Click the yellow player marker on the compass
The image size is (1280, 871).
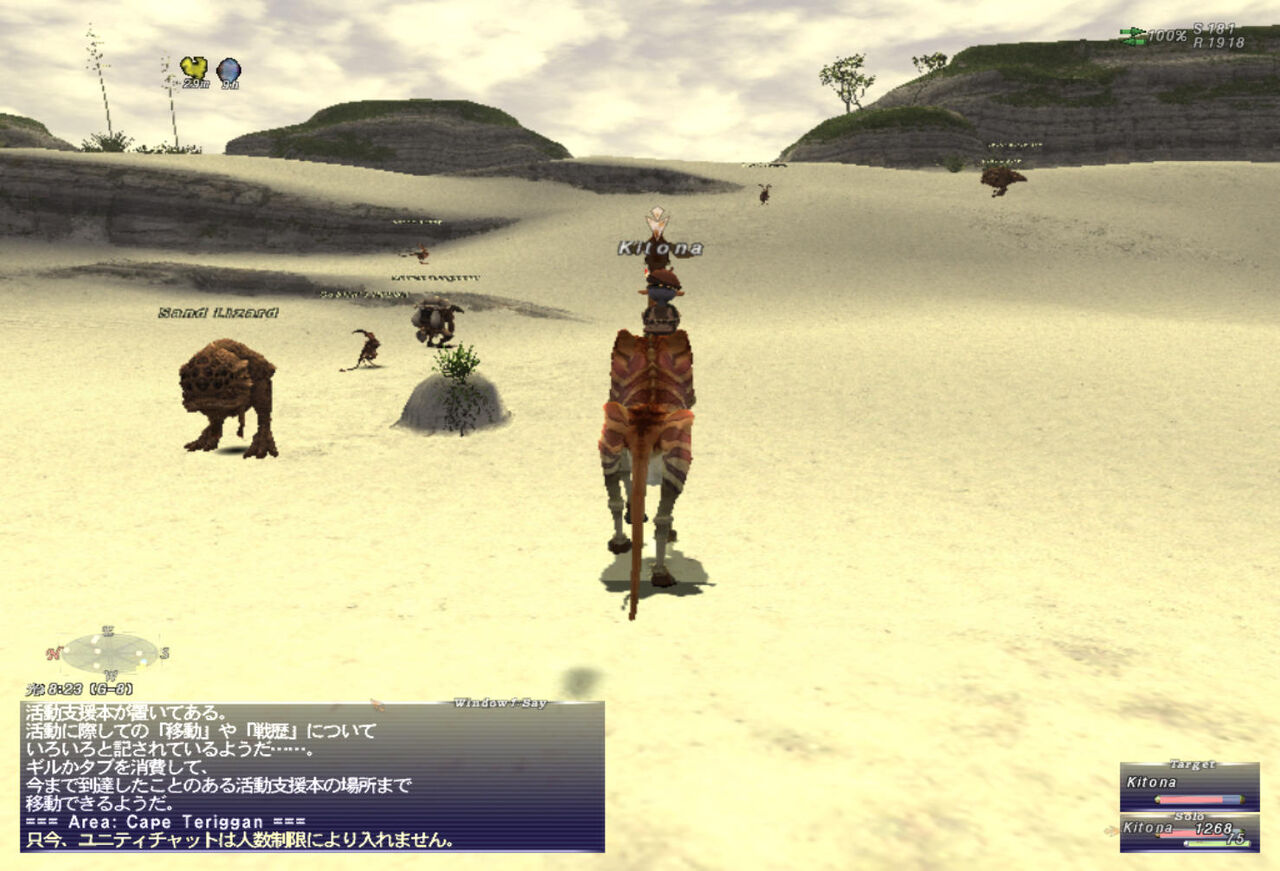pyautogui.click(x=141, y=665)
